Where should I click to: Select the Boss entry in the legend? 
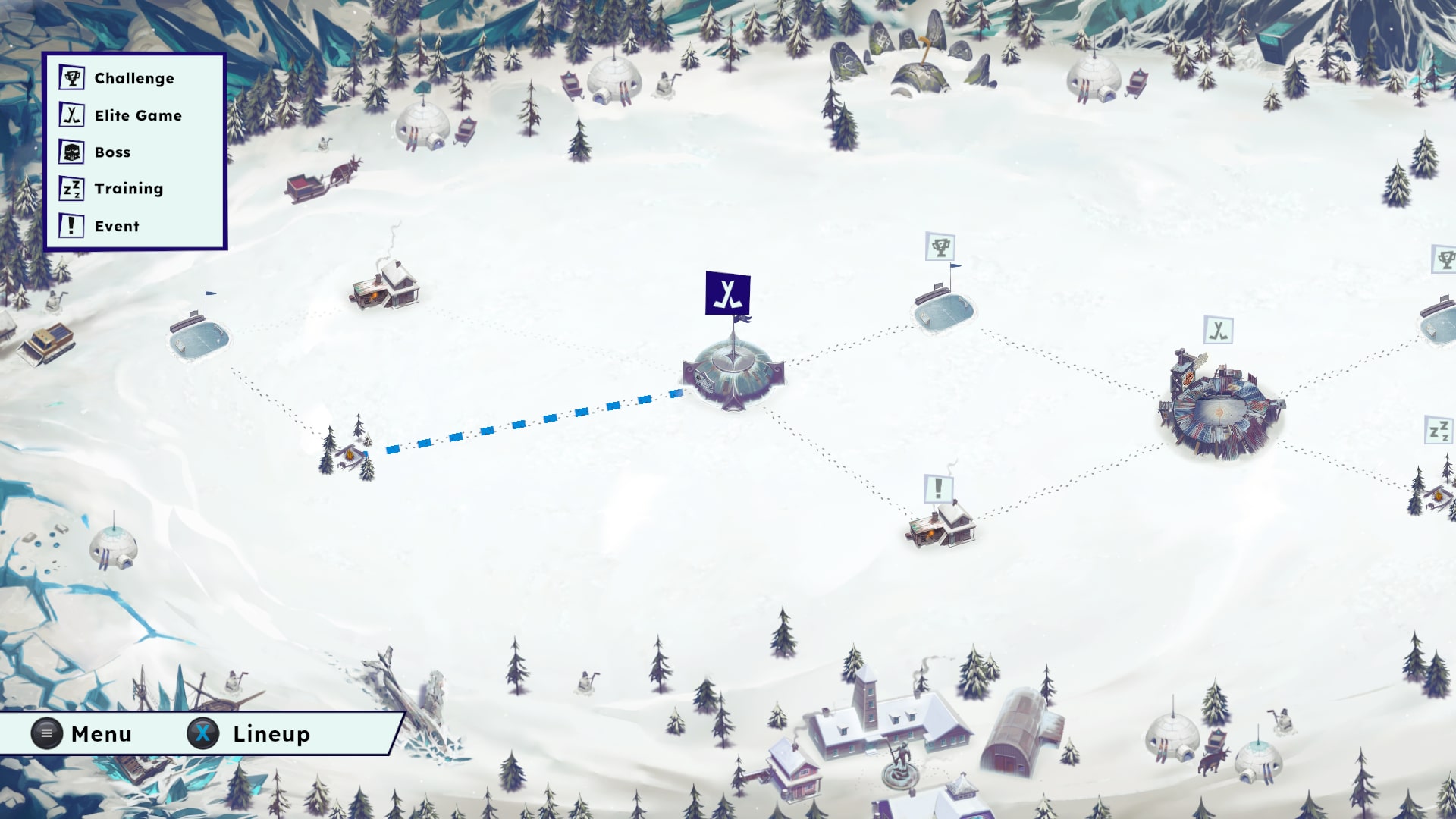coord(96,152)
